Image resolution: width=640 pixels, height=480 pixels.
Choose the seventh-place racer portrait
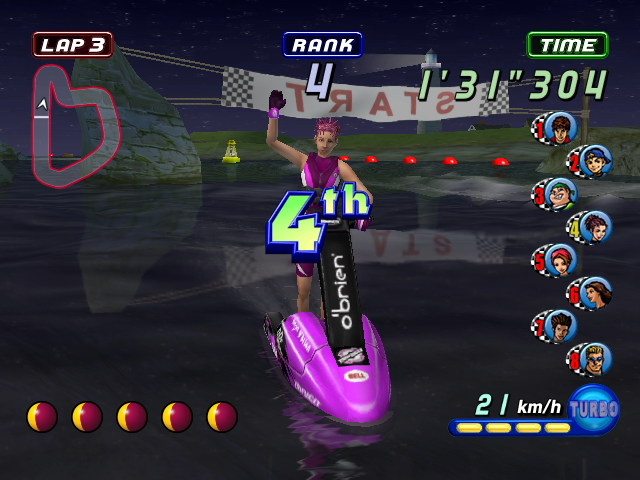coord(558,324)
